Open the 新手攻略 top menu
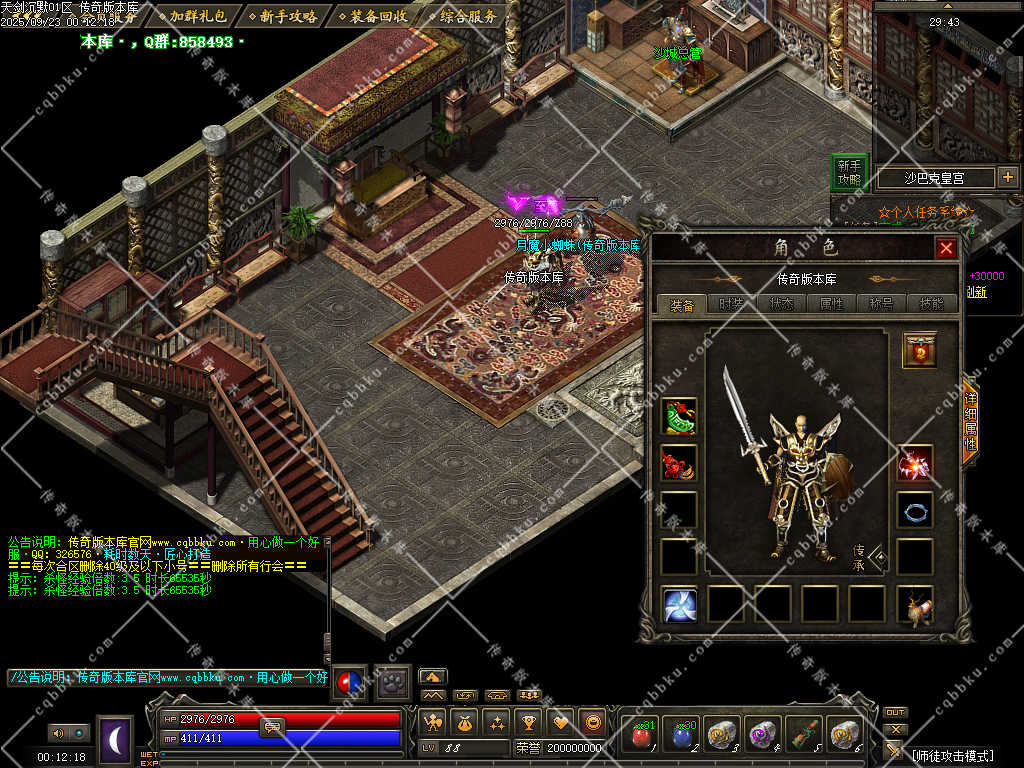 pos(288,16)
